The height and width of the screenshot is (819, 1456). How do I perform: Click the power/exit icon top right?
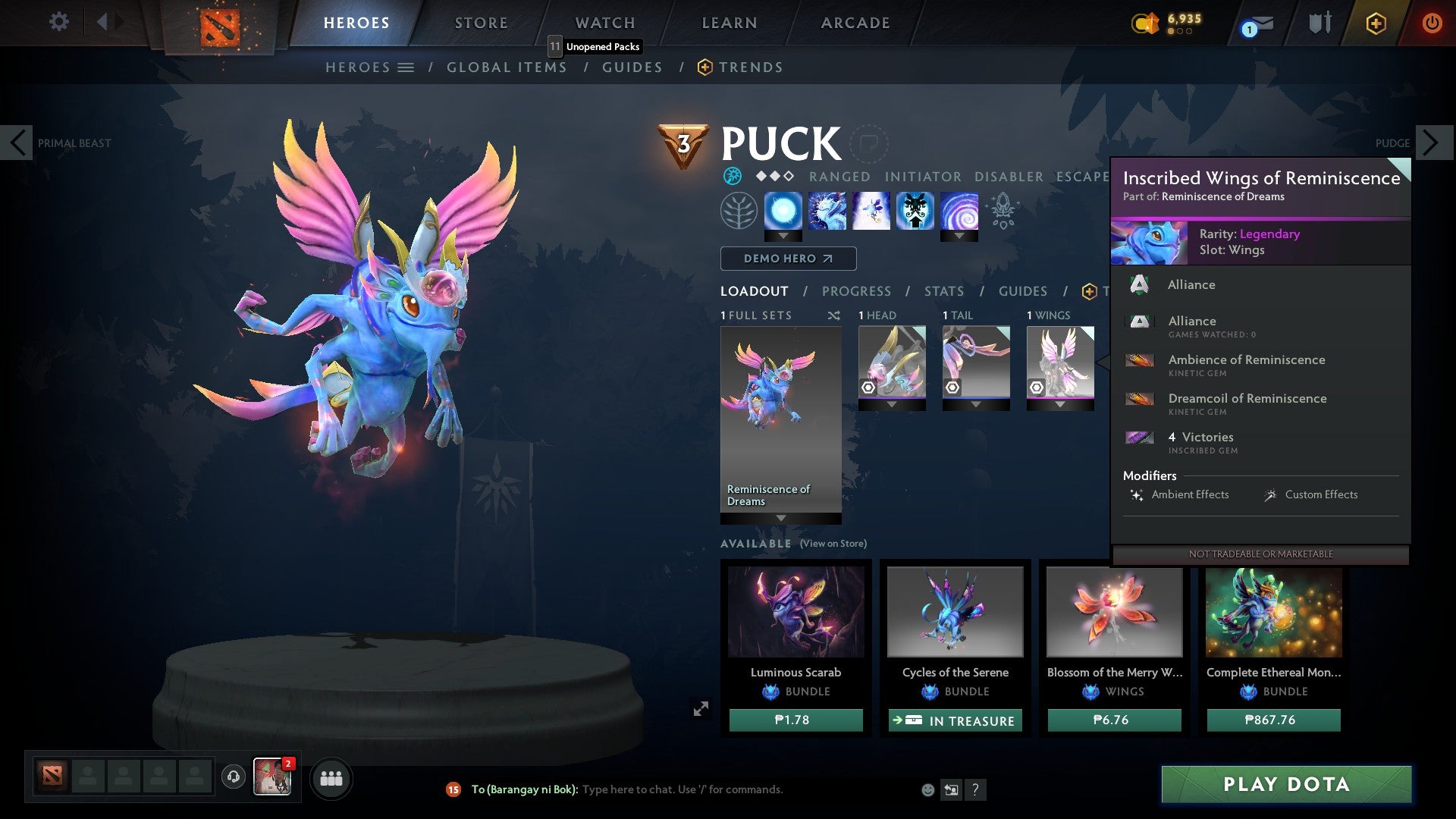[1432, 23]
